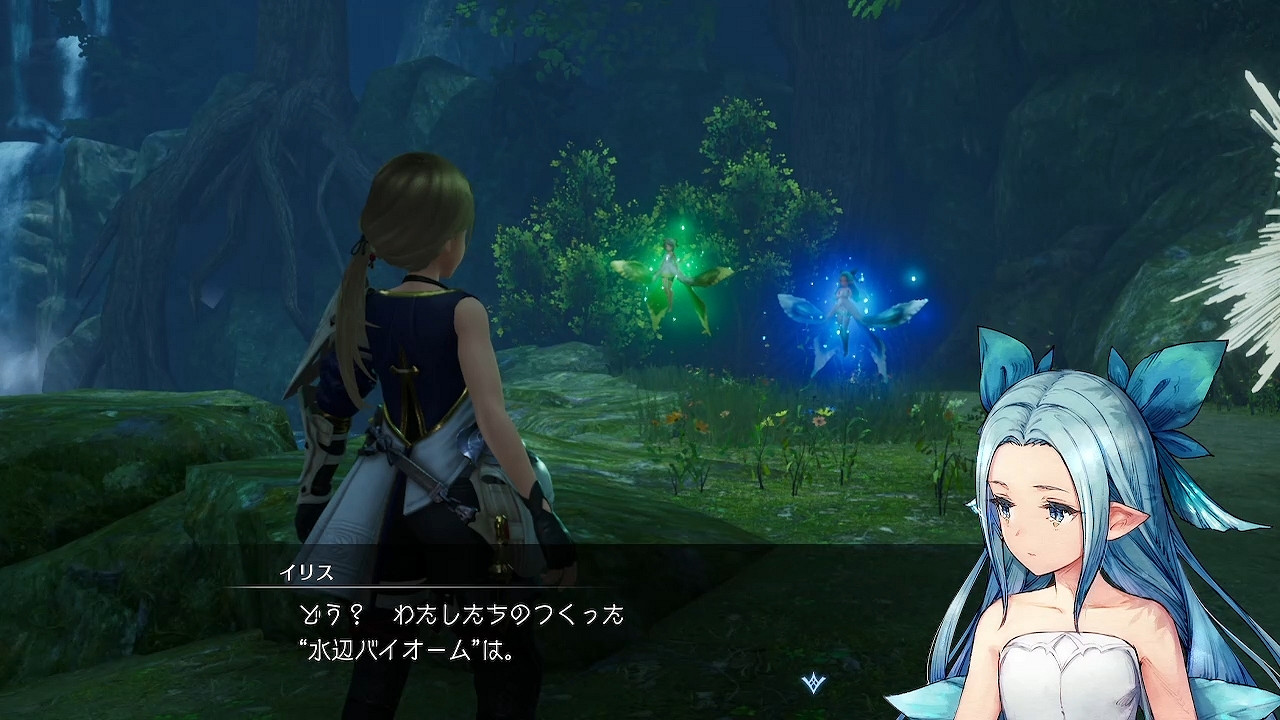
Task: Click the first dialogue line どう？
Action: coord(330,615)
